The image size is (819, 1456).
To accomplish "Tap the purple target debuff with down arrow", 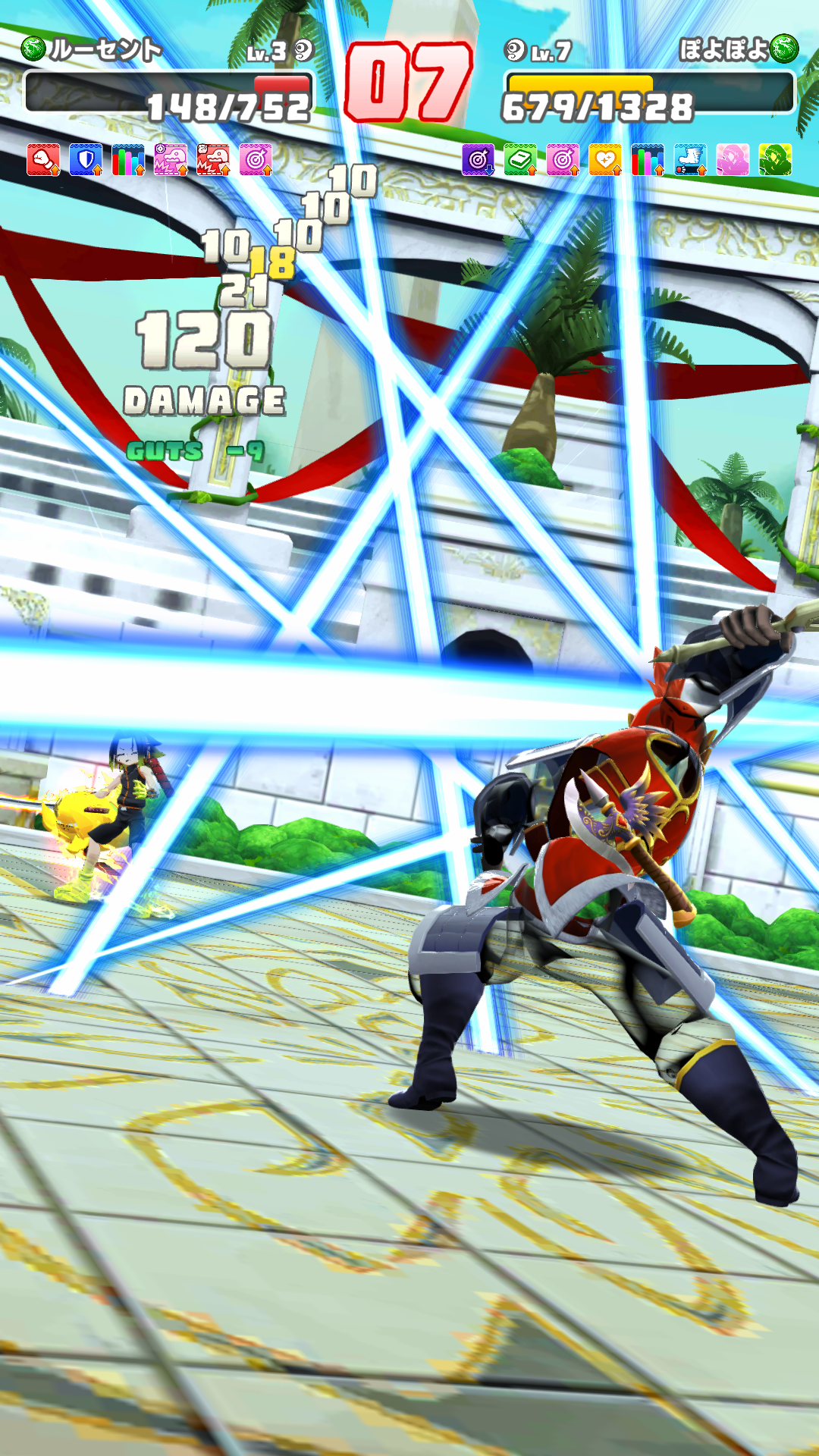I will click(478, 160).
